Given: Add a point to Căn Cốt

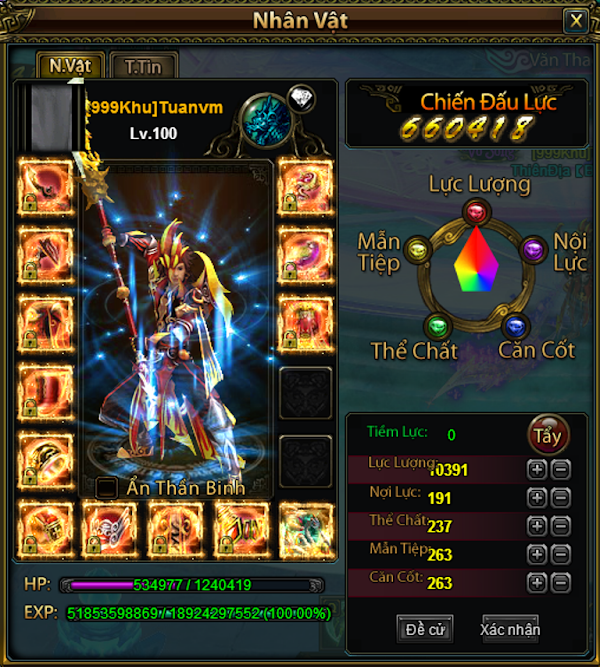Looking at the screenshot, I should coord(537,583).
